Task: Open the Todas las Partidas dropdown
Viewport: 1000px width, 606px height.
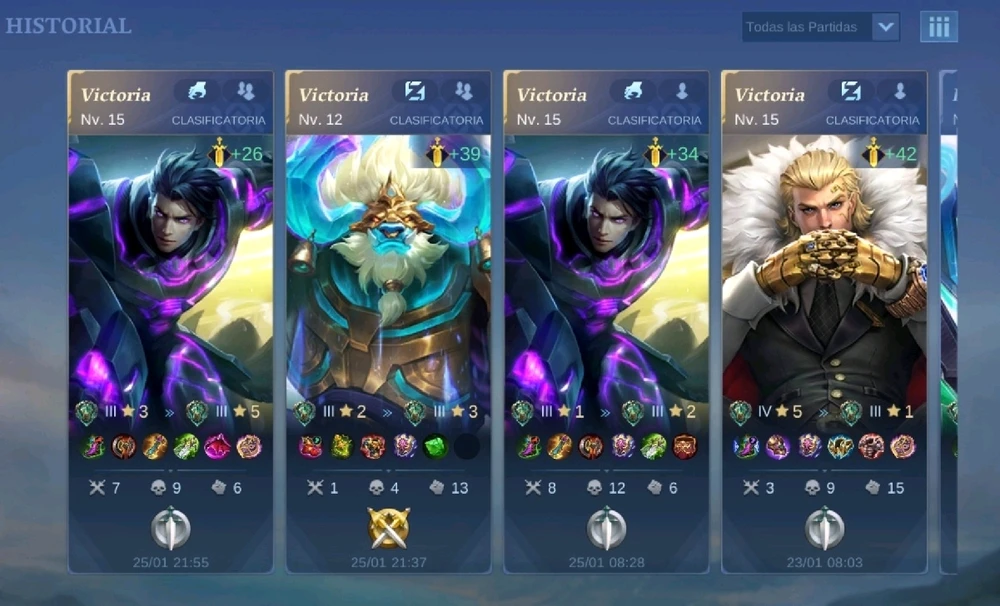Action: coord(820,27)
